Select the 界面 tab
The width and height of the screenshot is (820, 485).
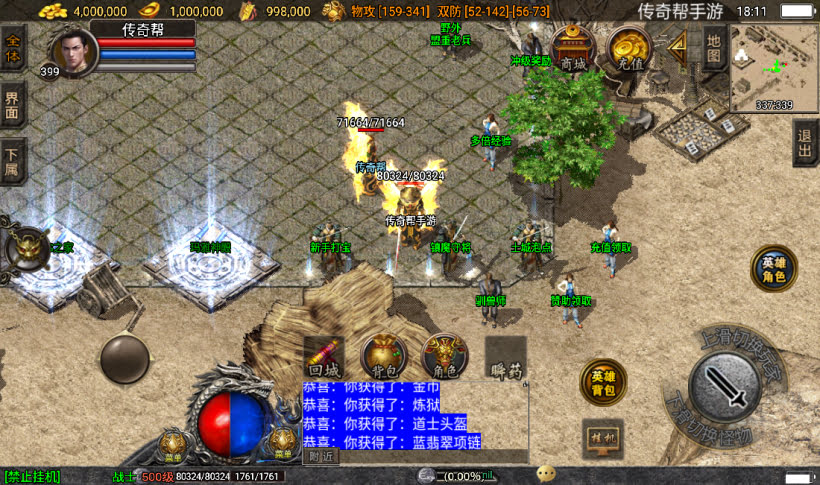click(x=13, y=104)
